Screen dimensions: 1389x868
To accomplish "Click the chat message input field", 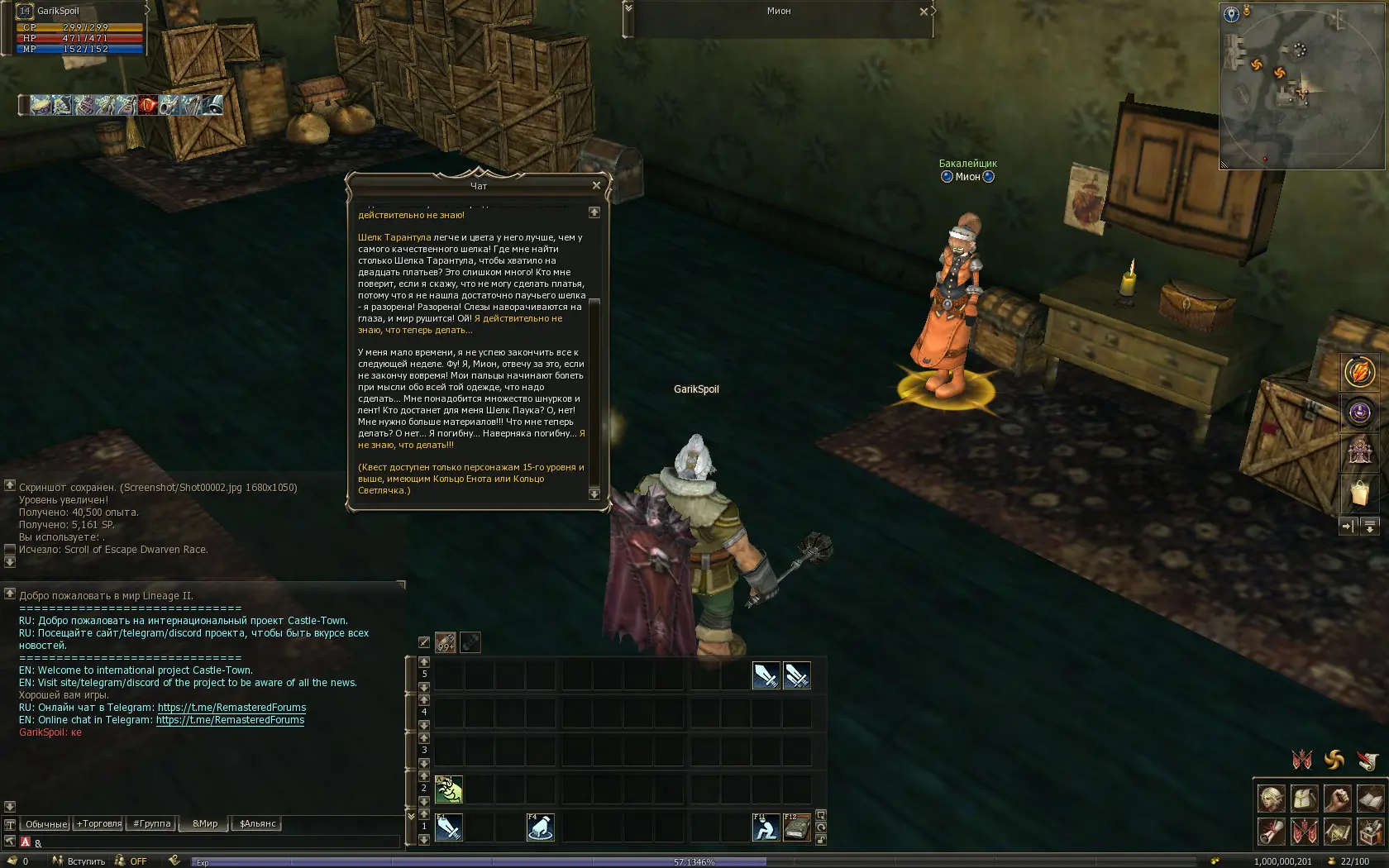I will coord(215,842).
